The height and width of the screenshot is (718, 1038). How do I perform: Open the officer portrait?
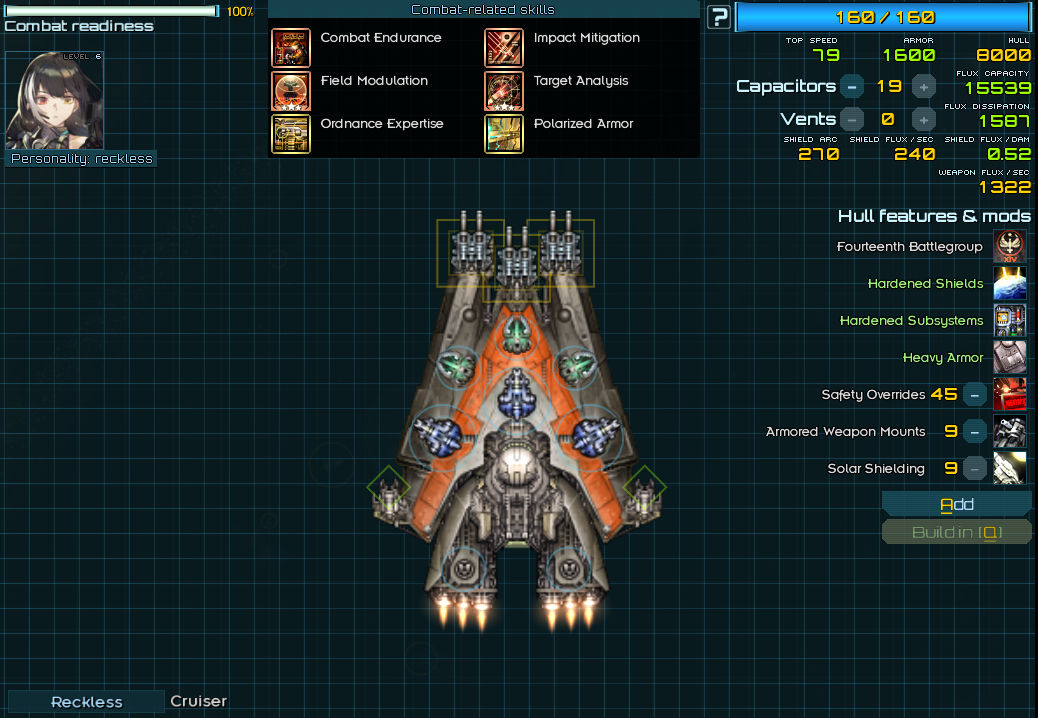pos(54,101)
